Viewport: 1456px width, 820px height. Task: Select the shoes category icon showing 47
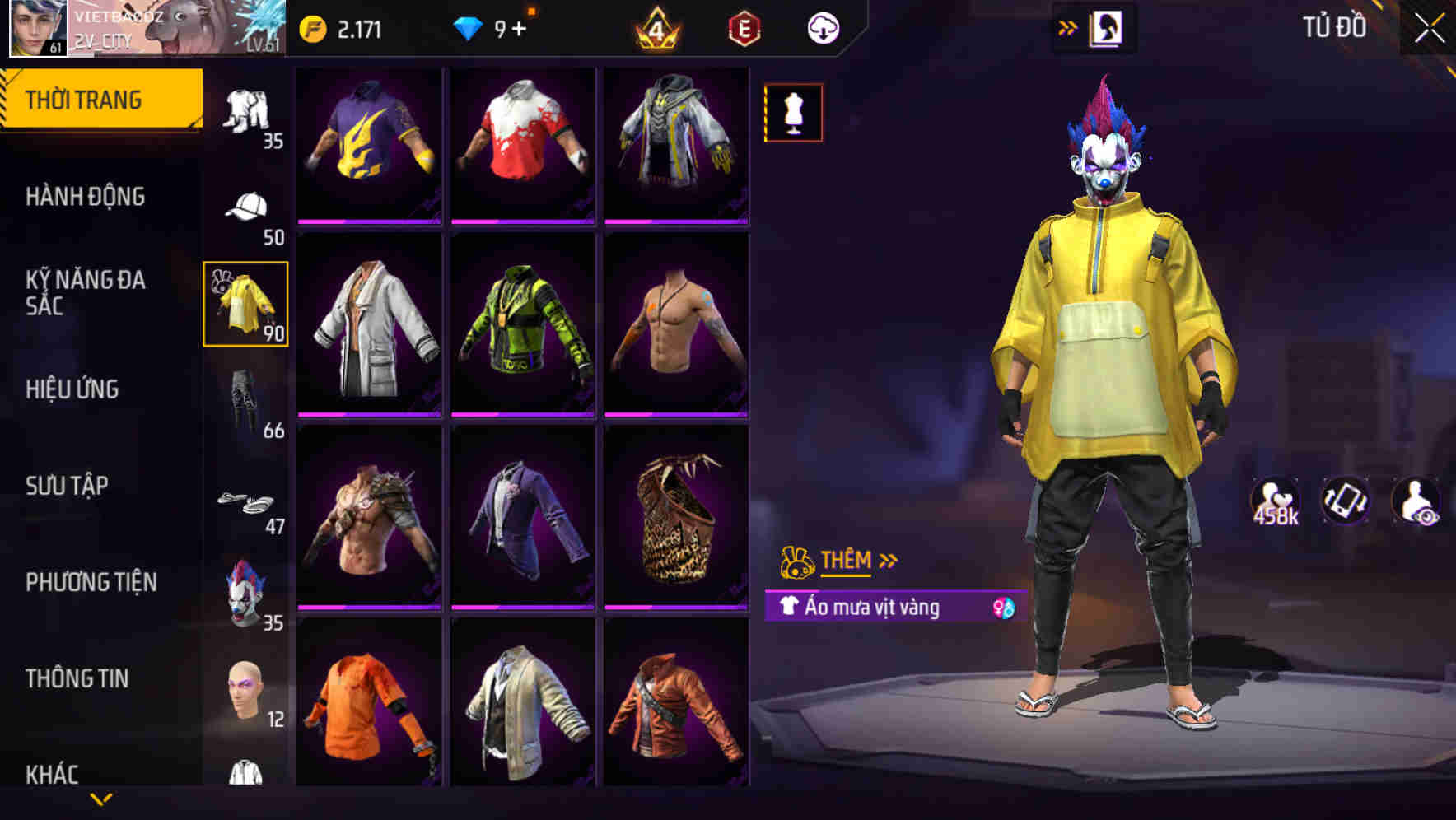[x=246, y=501]
